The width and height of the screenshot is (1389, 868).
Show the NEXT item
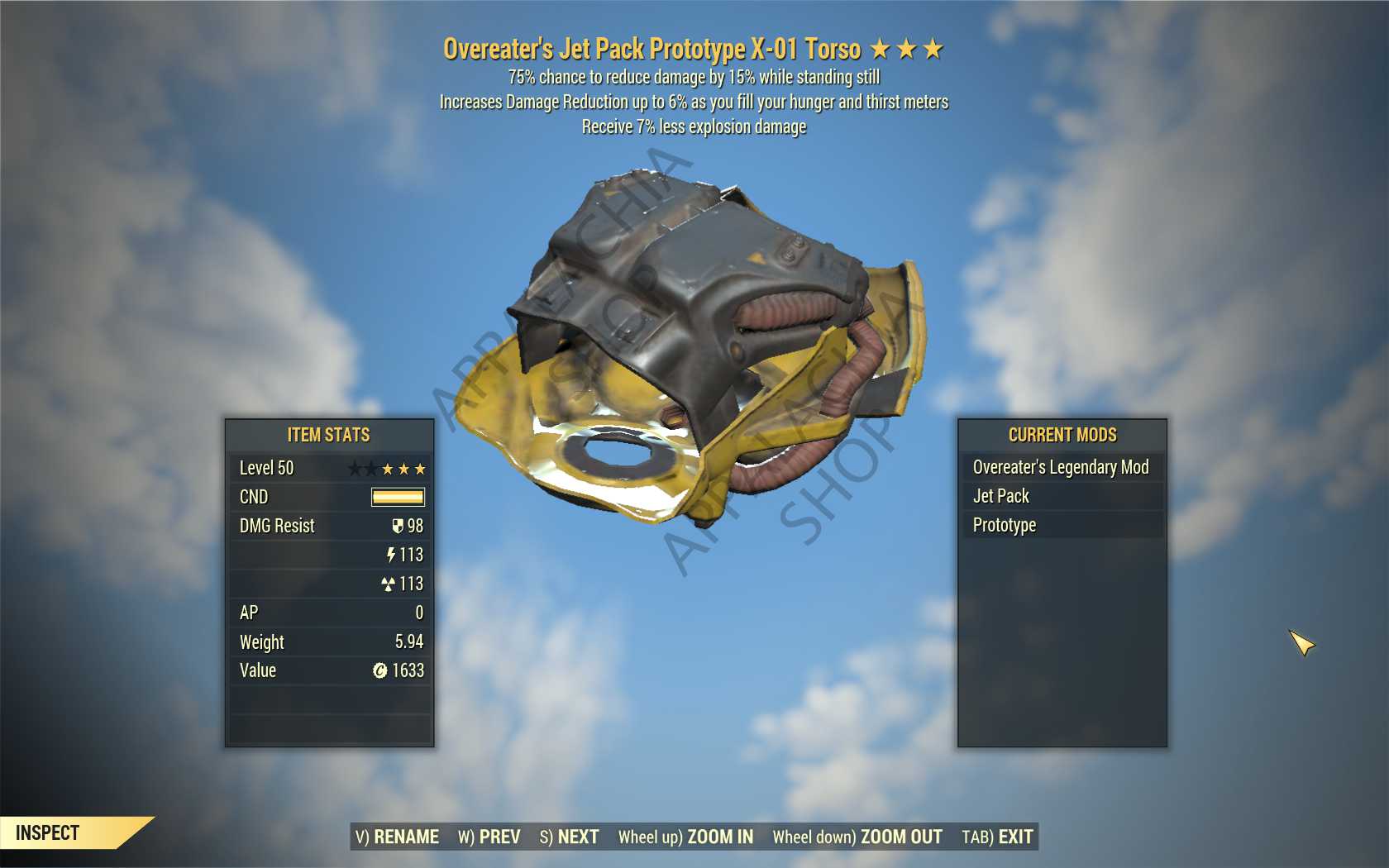(570, 837)
